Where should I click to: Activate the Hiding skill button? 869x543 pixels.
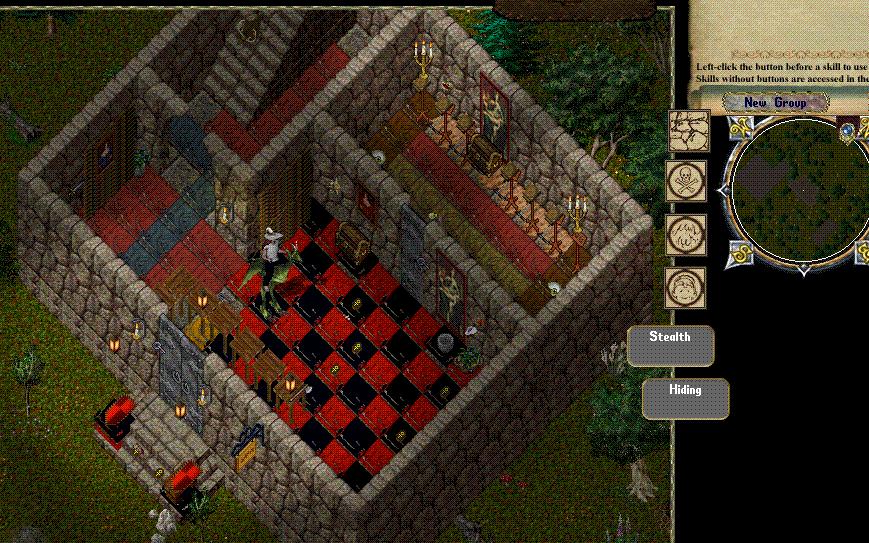tap(685, 398)
